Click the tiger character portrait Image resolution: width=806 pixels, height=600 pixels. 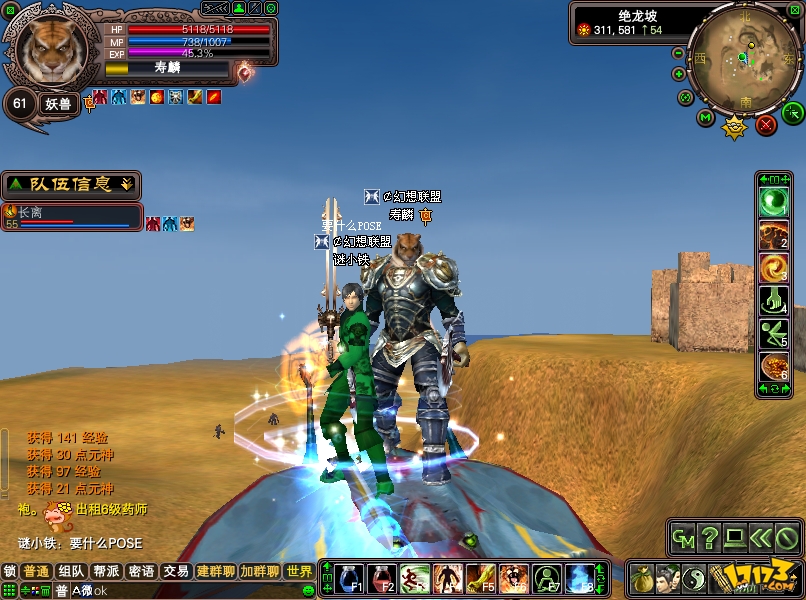point(50,50)
